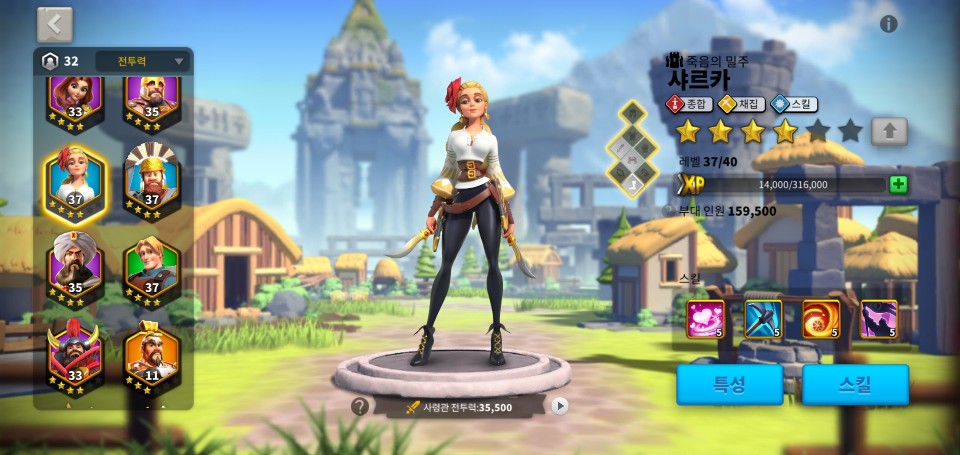Viewport: 960px width, 455px height.
Task: Open the diamond-shaped equipment slots panel
Action: [x=633, y=150]
